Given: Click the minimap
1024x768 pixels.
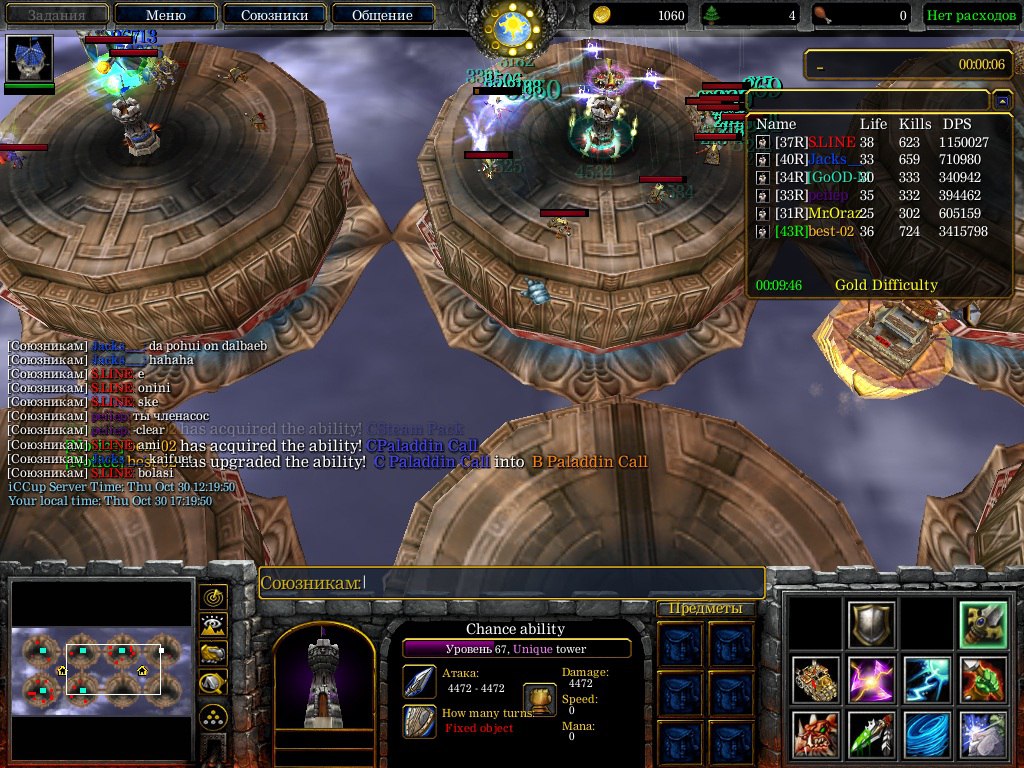Looking at the screenshot, I should pos(101,670).
